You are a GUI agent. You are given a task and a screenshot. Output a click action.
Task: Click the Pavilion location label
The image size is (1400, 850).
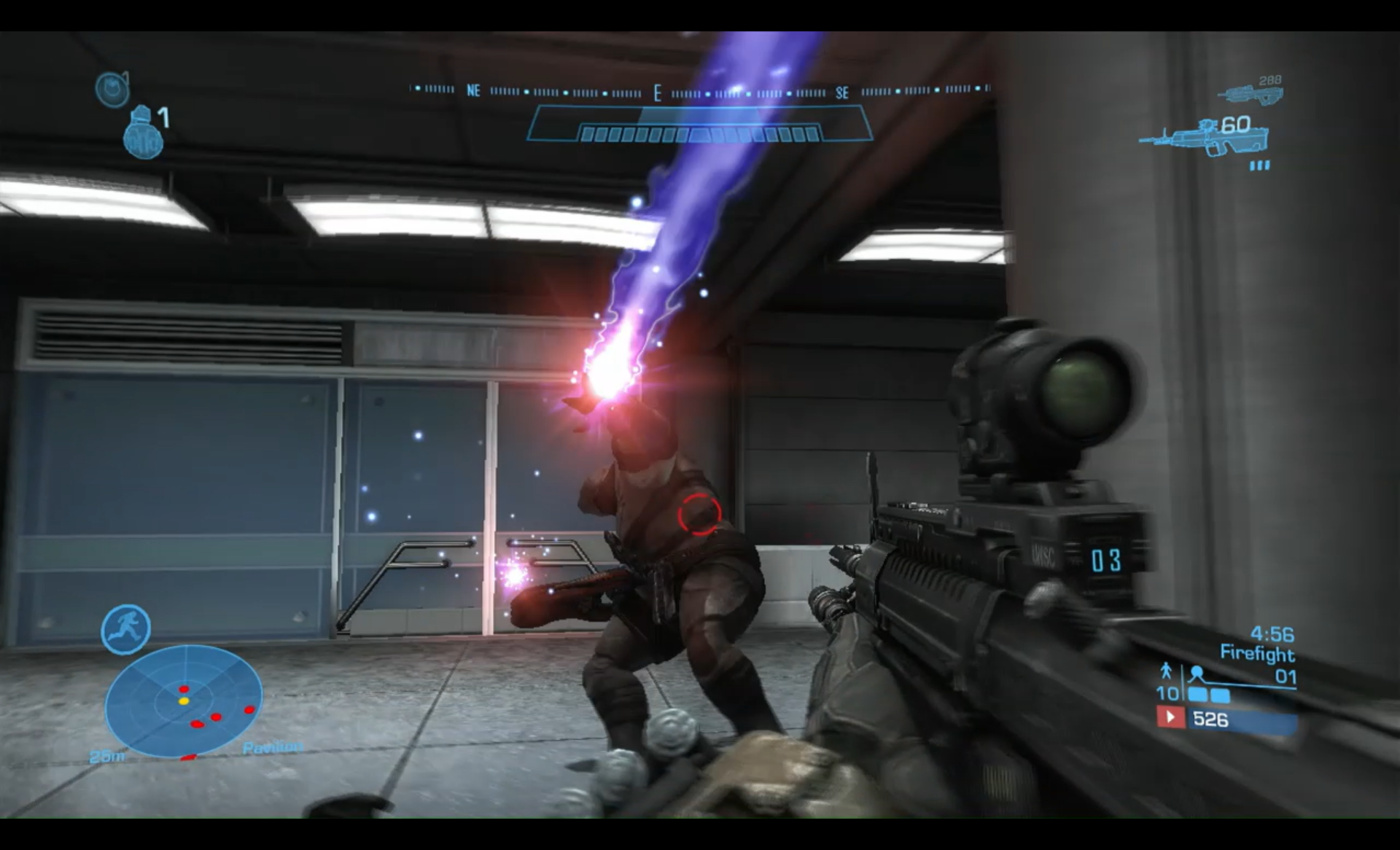click(x=273, y=746)
